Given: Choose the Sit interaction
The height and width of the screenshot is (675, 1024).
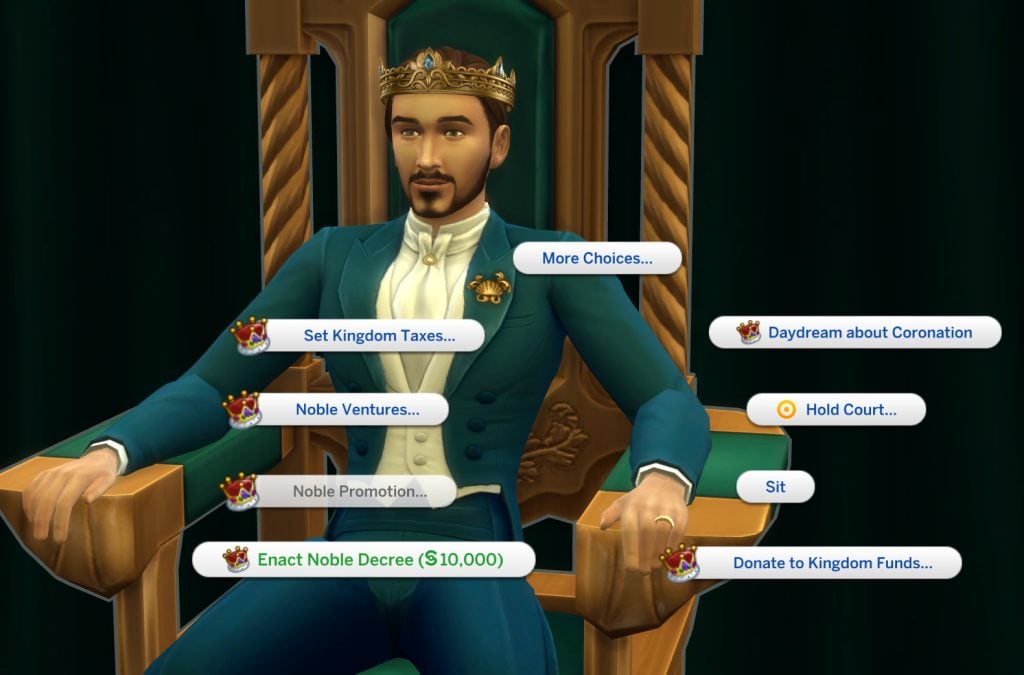Looking at the screenshot, I should 775,487.
